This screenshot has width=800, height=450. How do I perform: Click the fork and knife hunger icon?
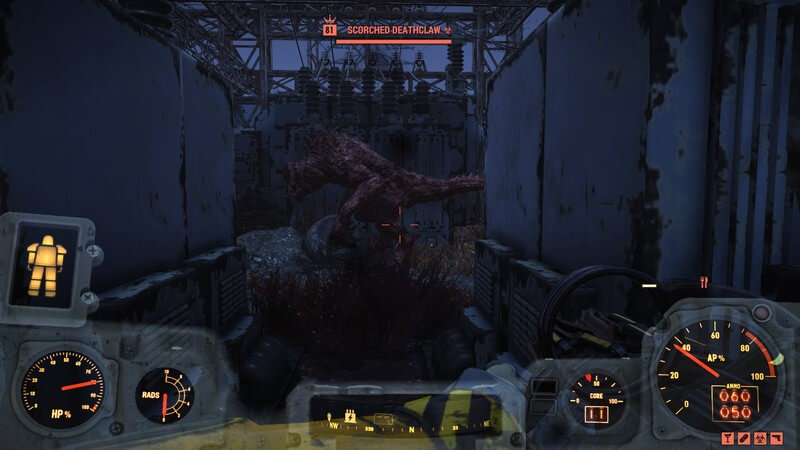(x=704, y=281)
